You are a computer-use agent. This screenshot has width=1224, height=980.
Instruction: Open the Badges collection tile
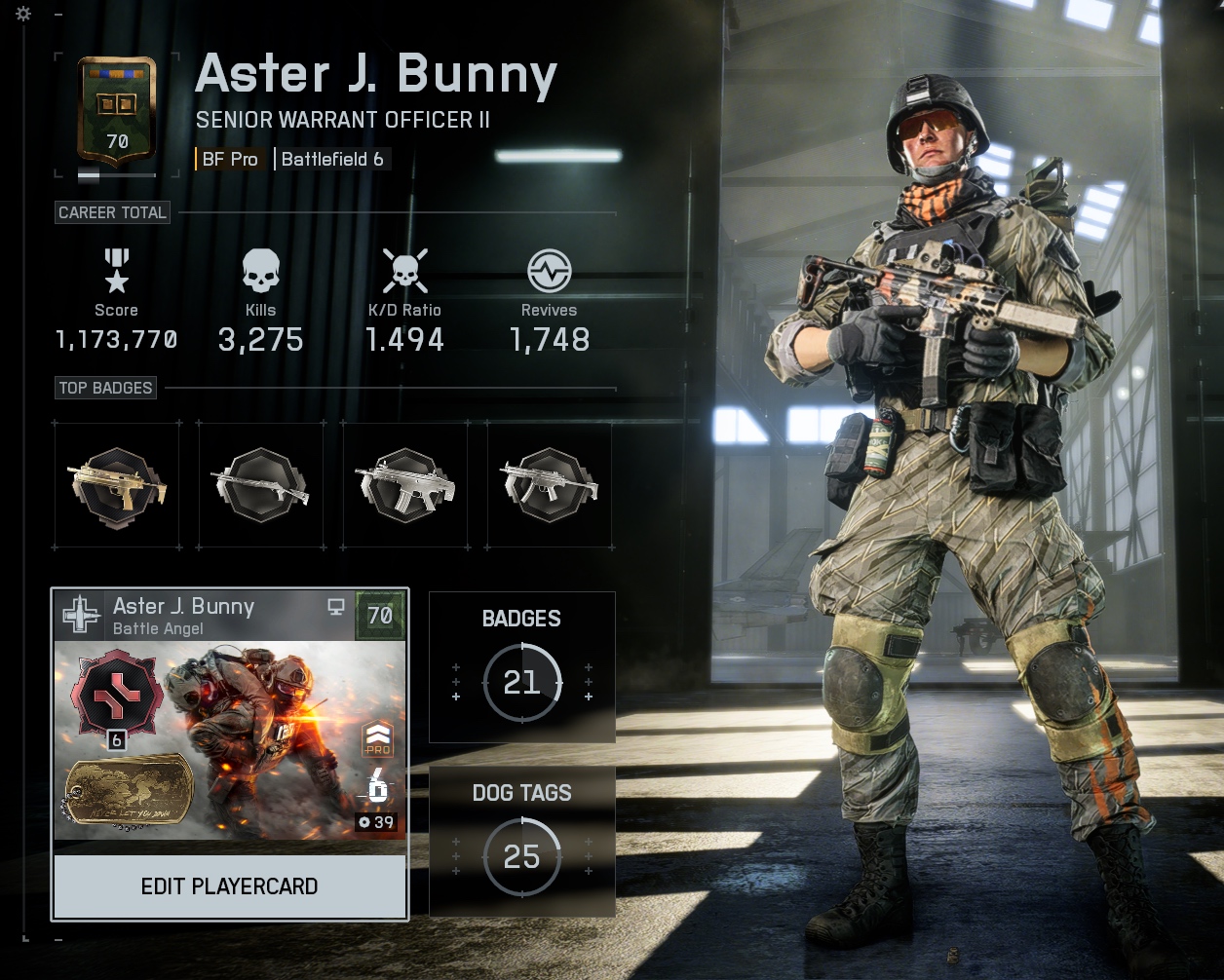[522, 667]
